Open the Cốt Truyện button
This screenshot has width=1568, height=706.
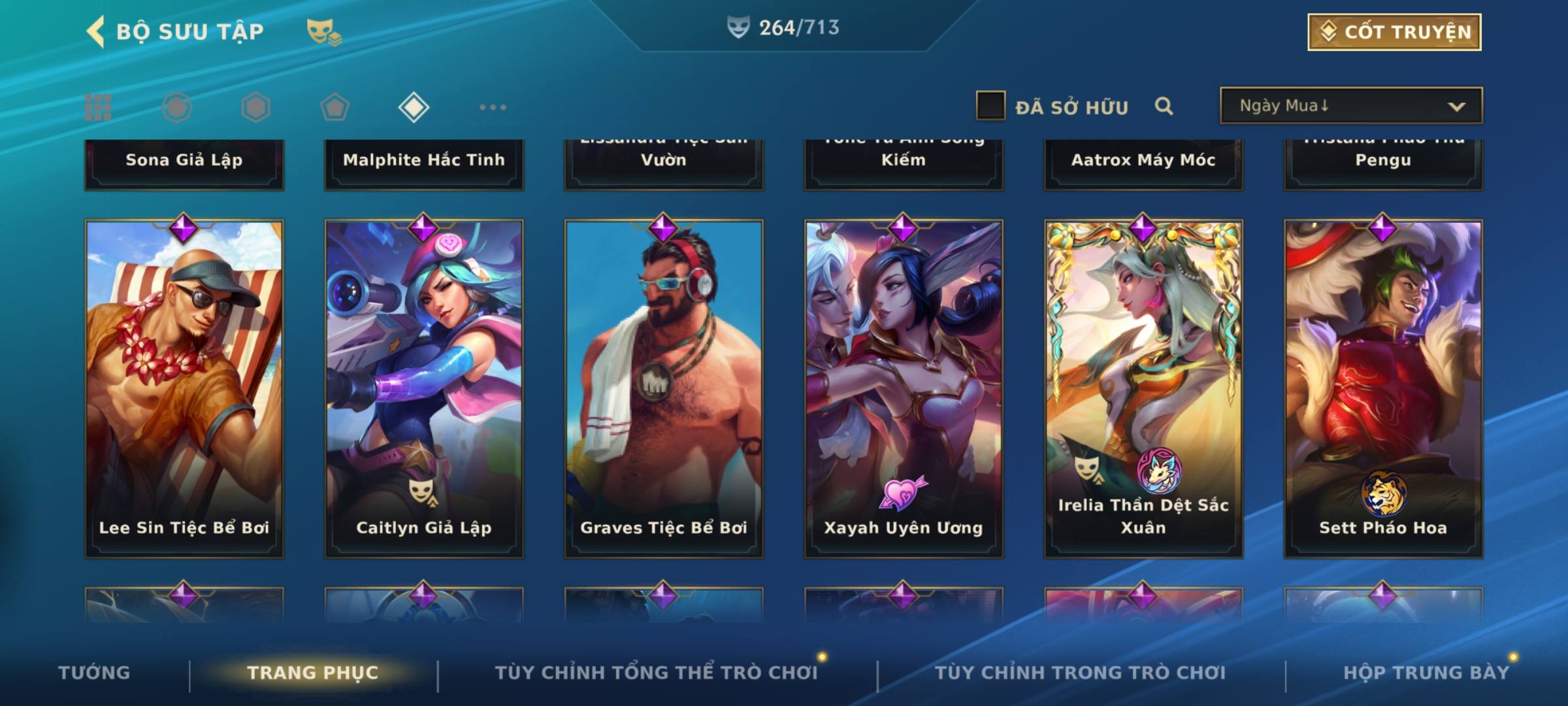(x=1394, y=32)
